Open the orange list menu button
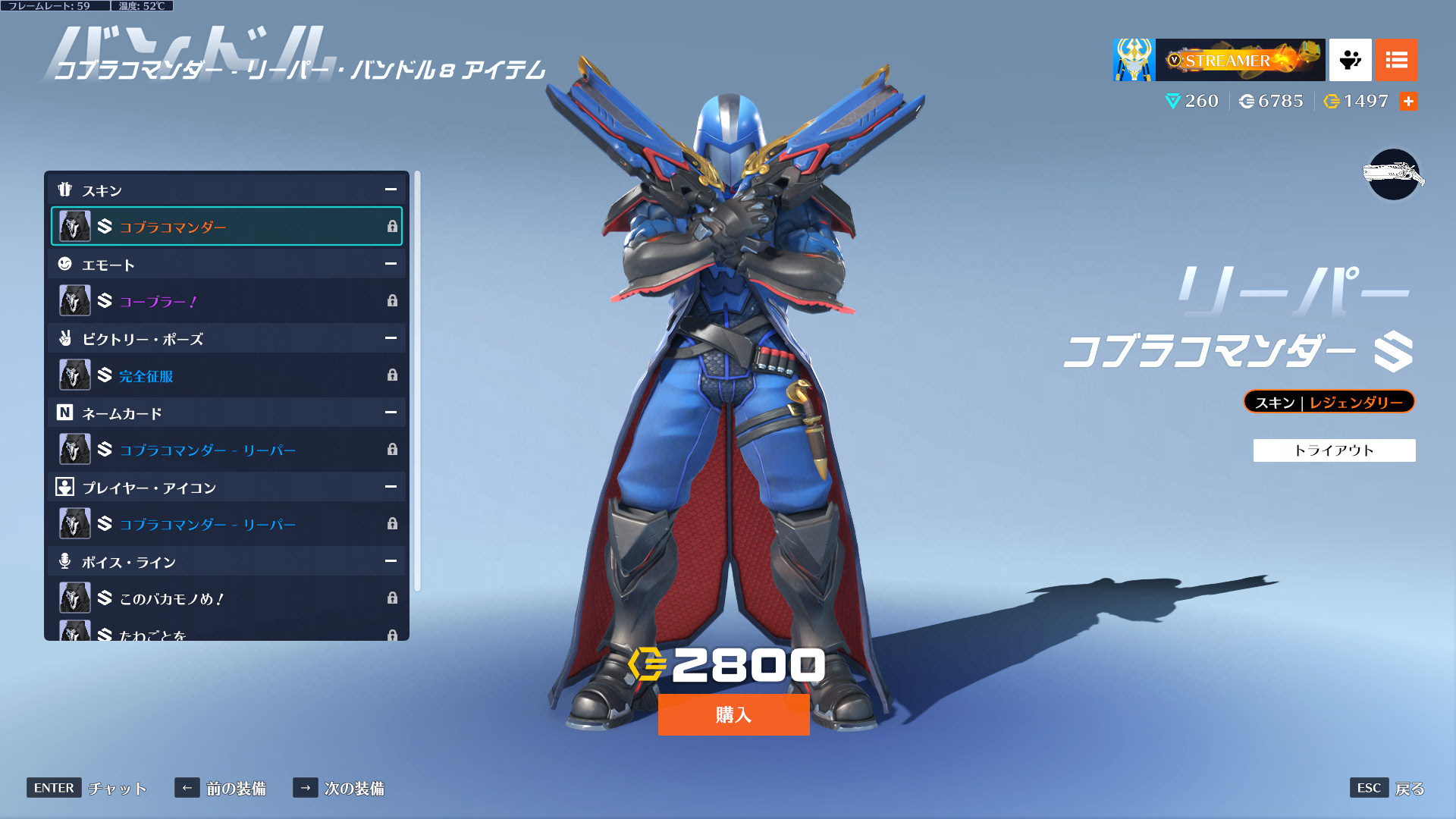The height and width of the screenshot is (819, 1456). pos(1396,60)
